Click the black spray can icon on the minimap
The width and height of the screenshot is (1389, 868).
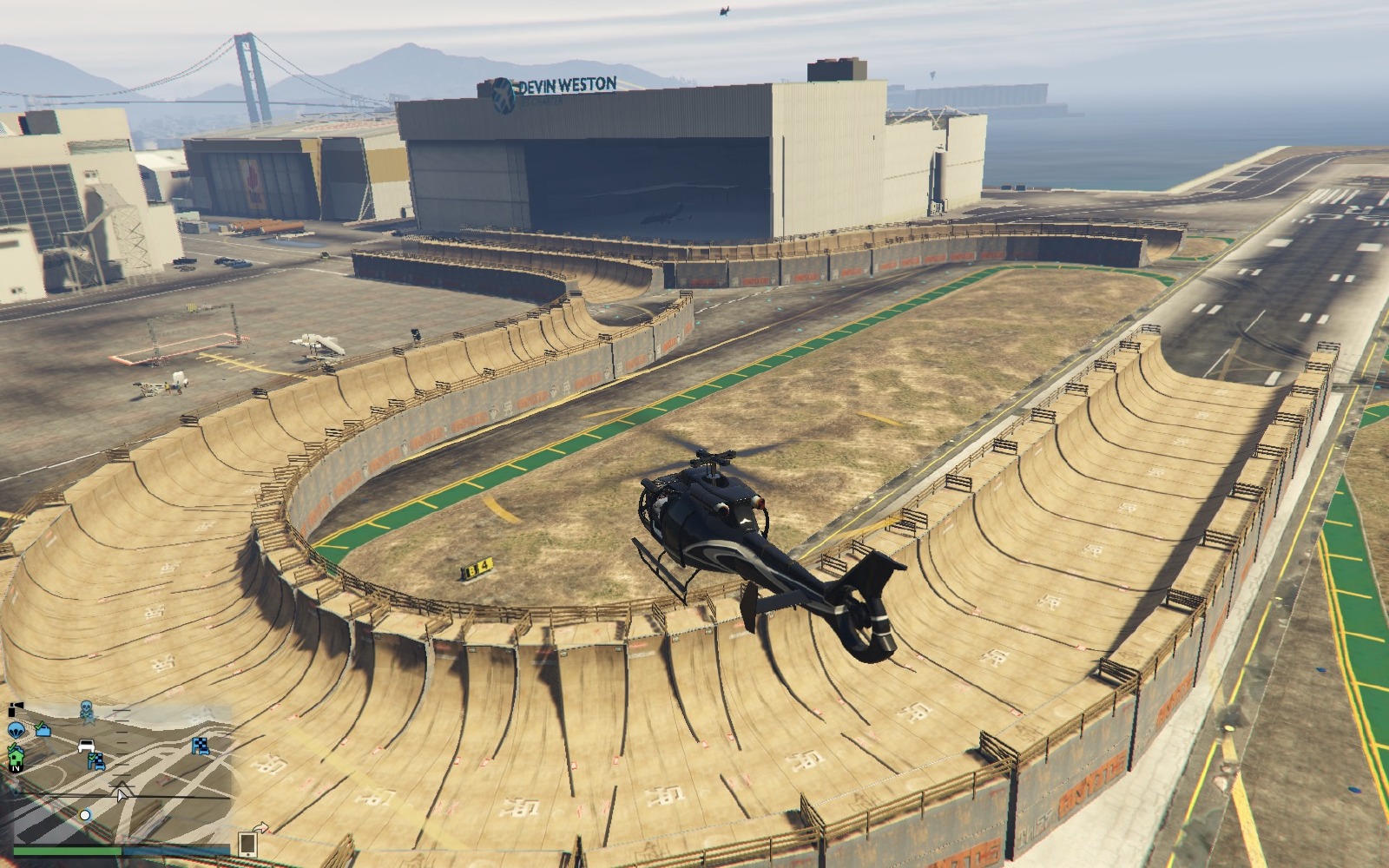(x=15, y=708)
